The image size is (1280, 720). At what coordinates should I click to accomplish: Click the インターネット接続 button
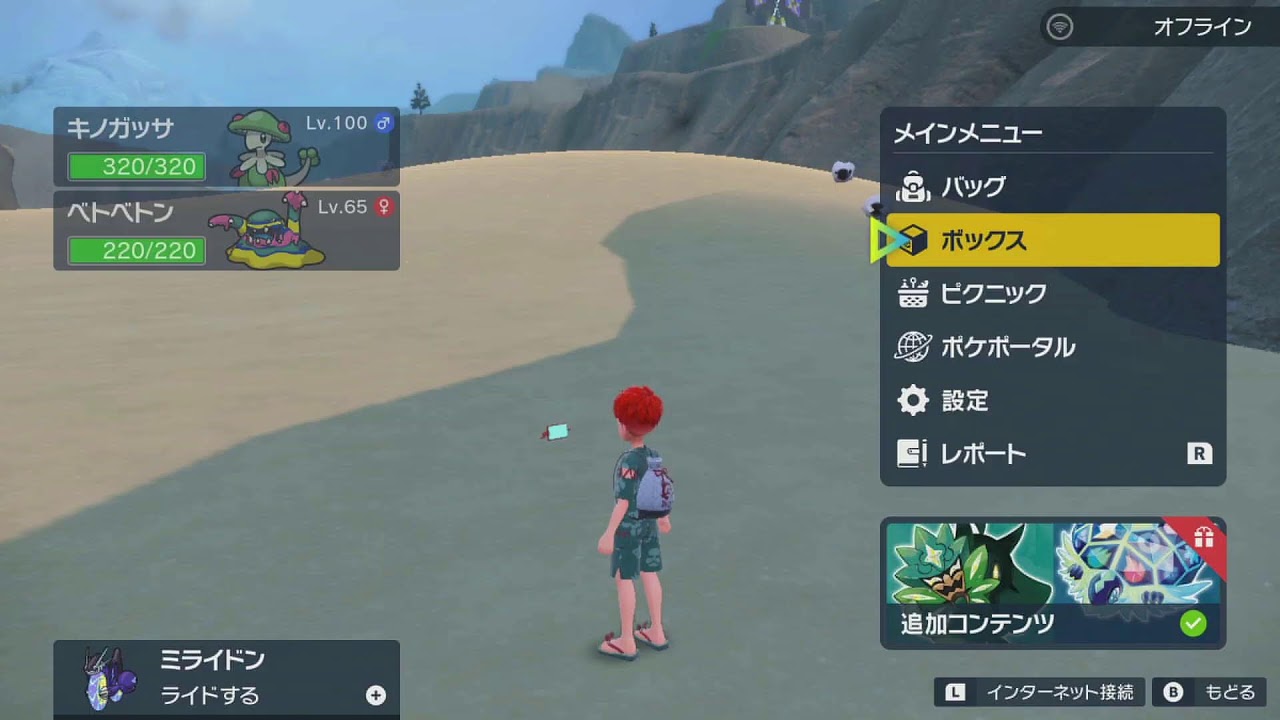tap(1039, 692)
